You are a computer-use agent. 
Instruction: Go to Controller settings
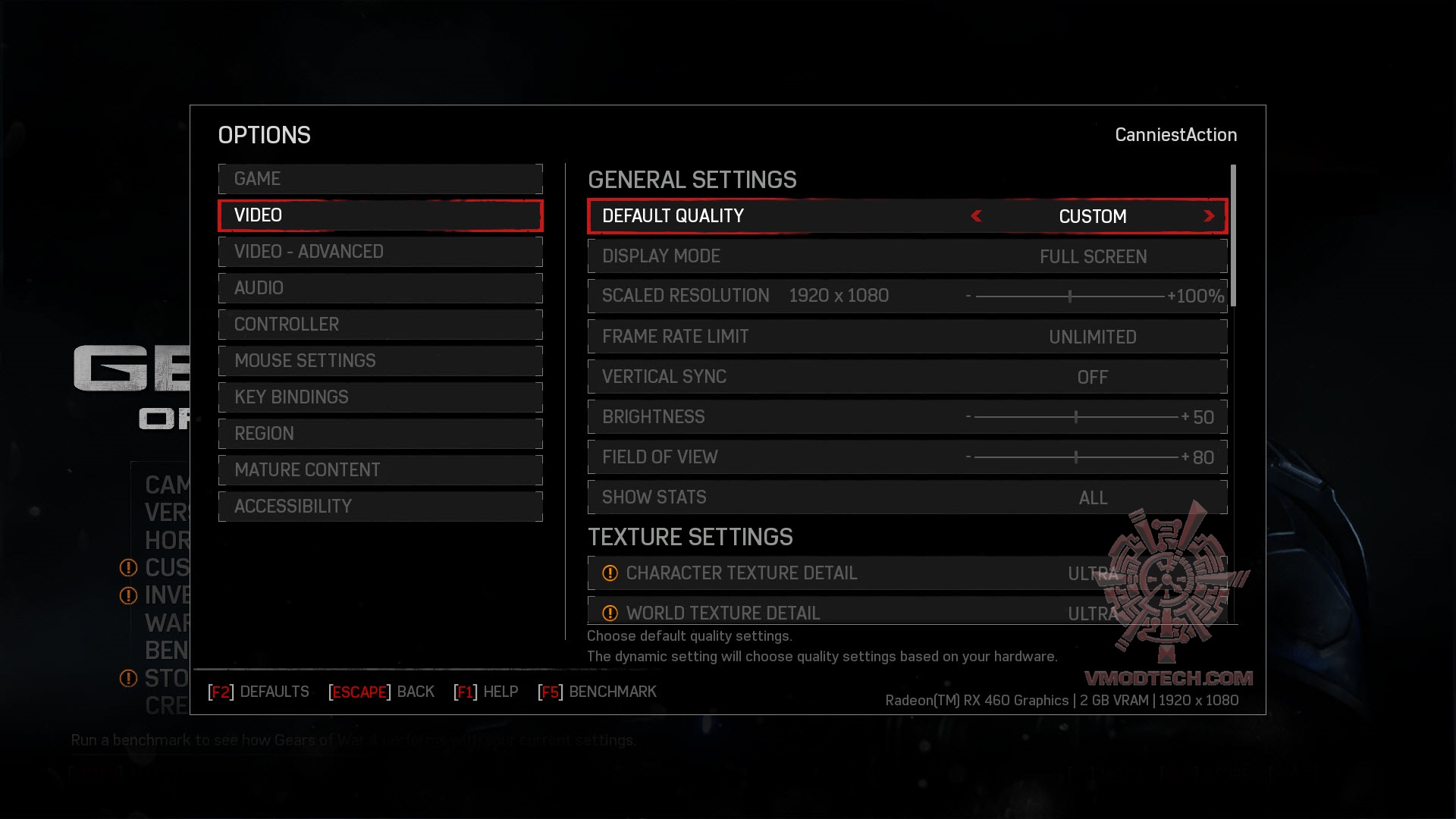click(x=380, y=325)
